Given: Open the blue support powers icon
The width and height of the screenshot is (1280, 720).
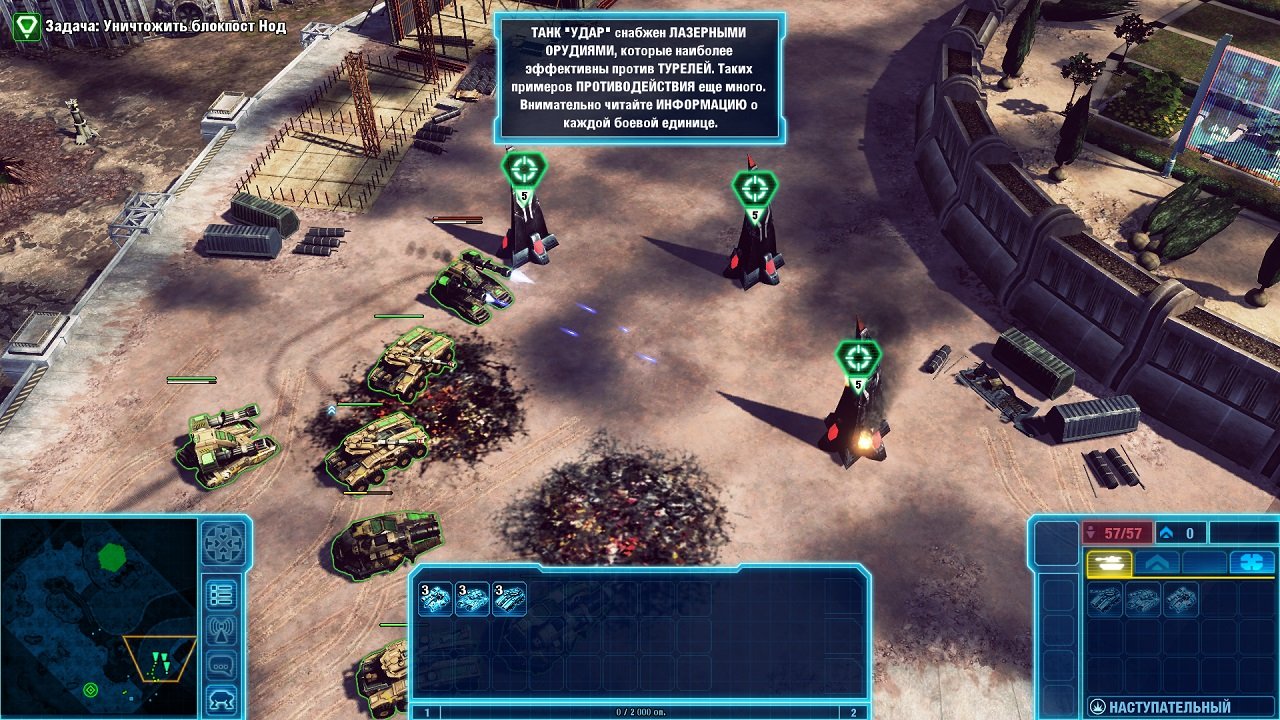Looking at the screenshot, I should pyautogui.click(x=1251, y=563).
